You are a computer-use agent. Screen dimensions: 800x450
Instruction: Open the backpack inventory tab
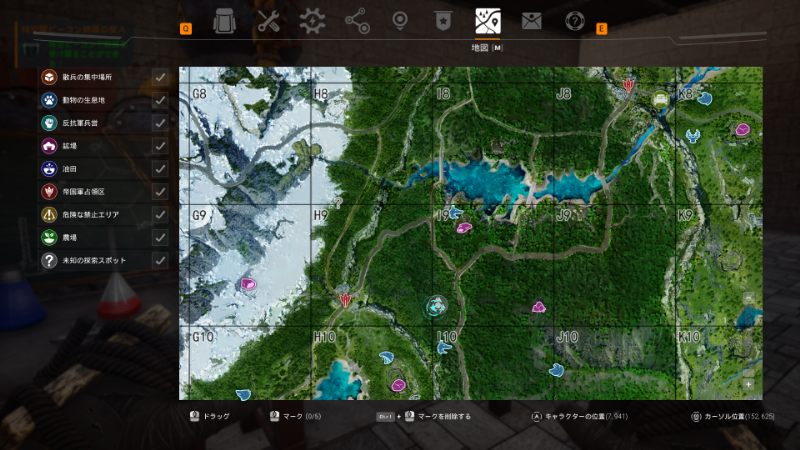point(225,20)
